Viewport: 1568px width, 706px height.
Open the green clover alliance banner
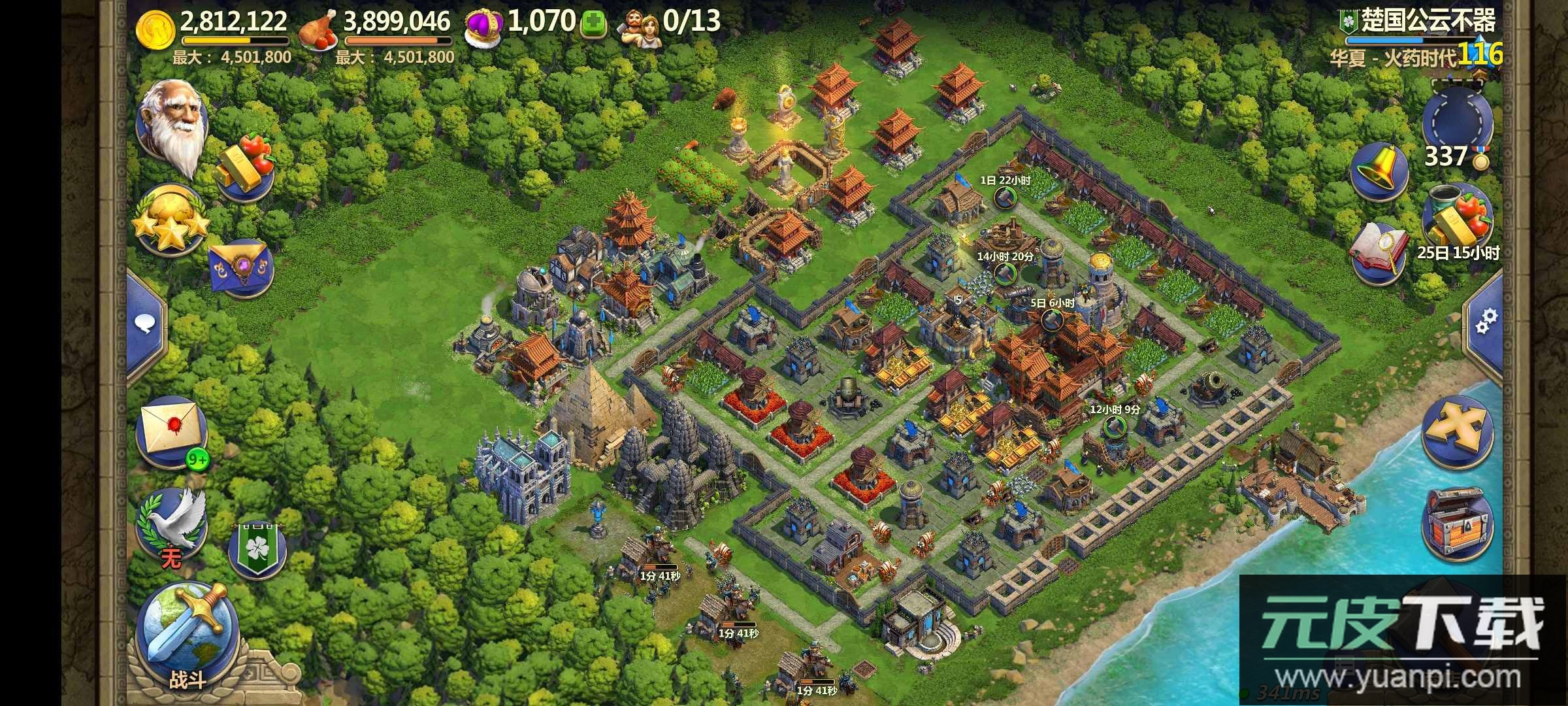click(x=257, y=548)
